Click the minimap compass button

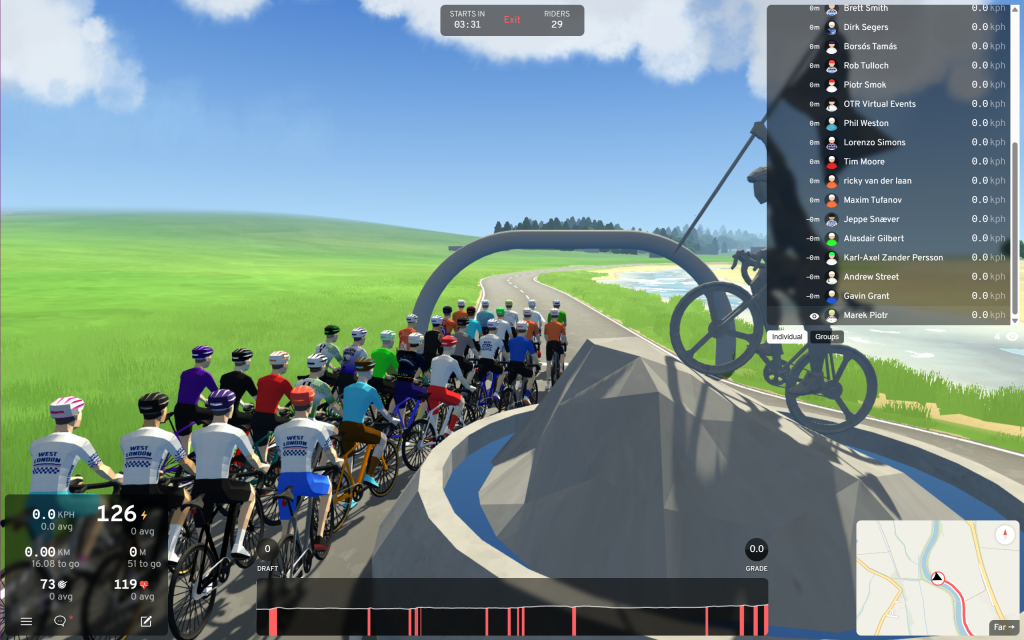coord(1005,535)
